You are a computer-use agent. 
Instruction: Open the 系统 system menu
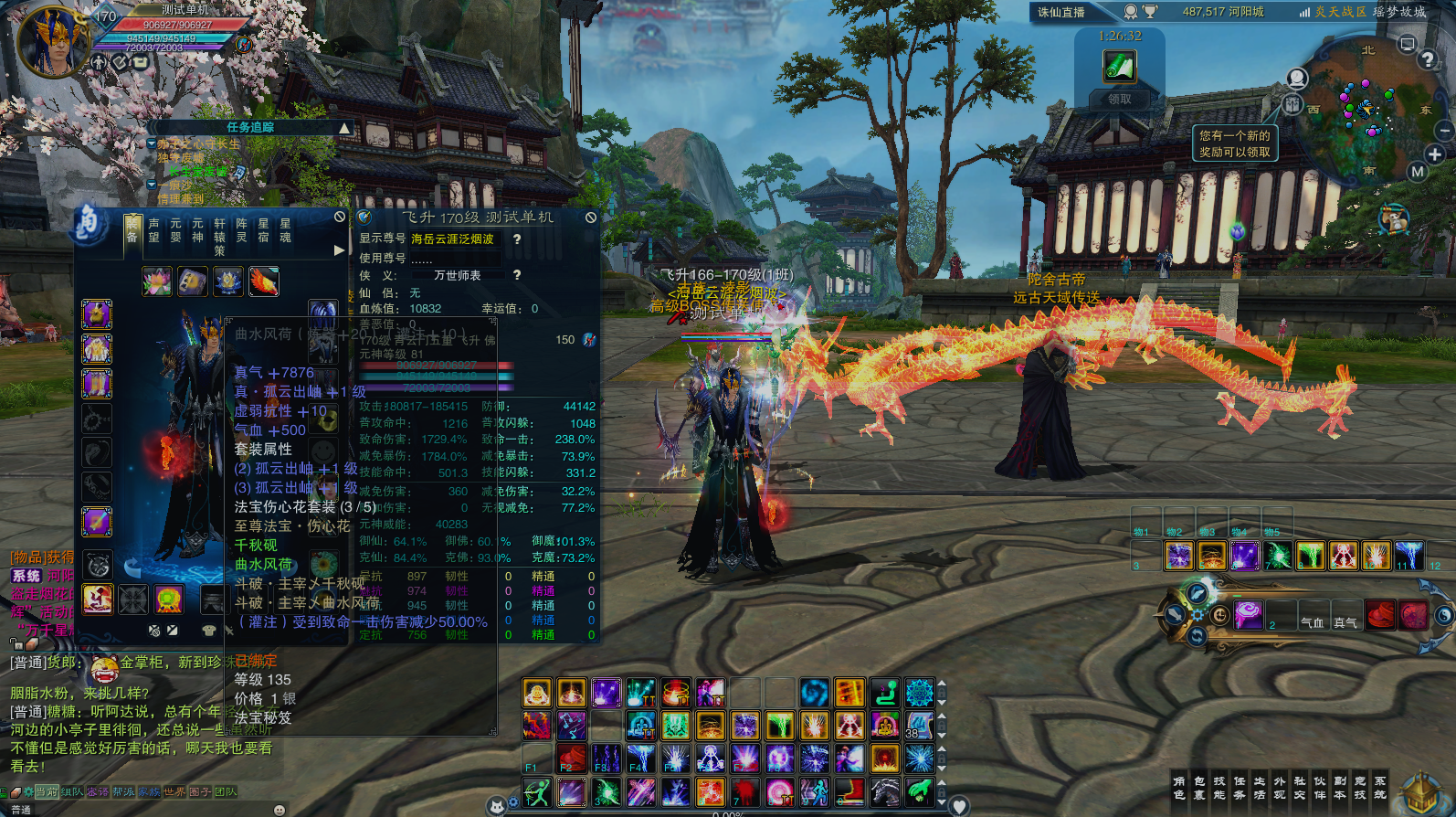[1380, 788]
